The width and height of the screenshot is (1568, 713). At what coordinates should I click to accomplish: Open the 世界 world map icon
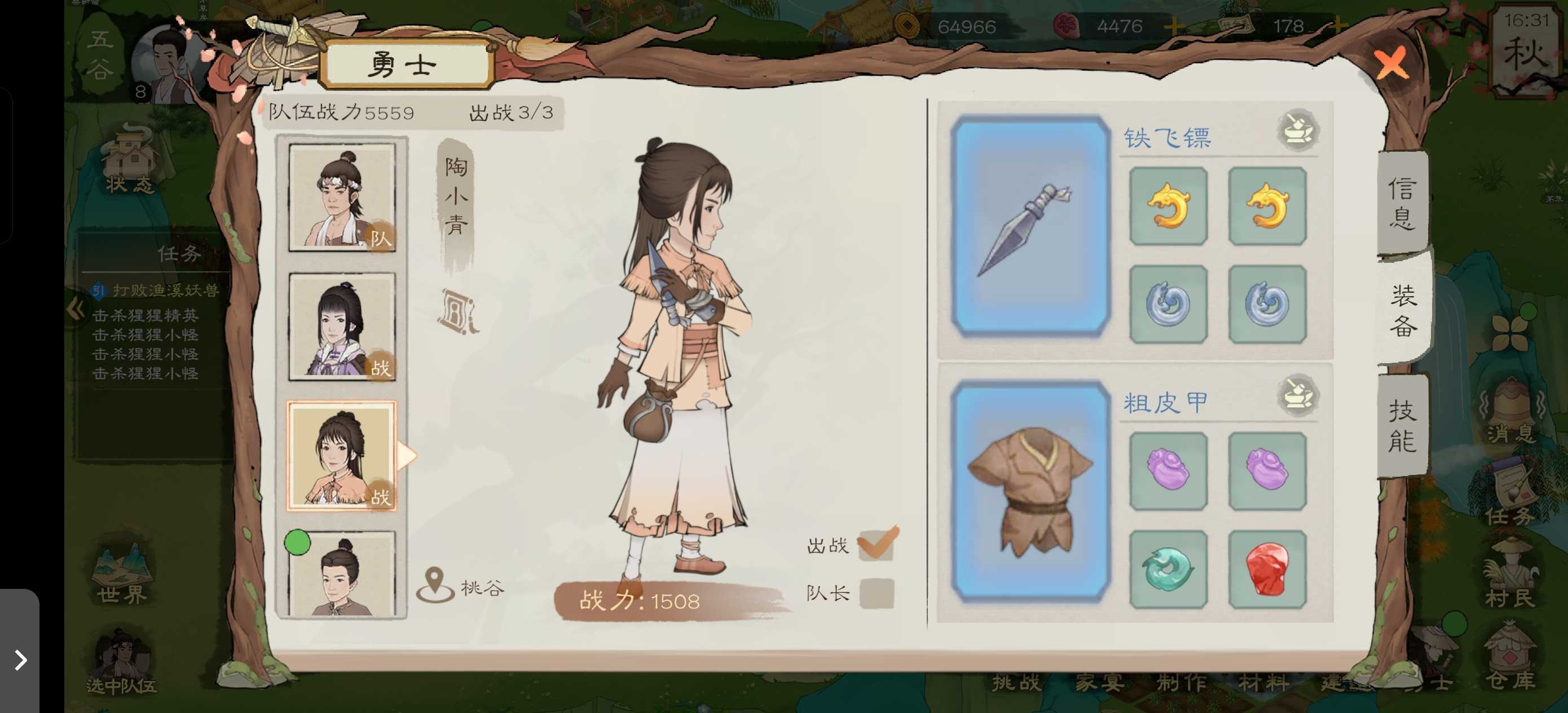(x=122, y=568)
